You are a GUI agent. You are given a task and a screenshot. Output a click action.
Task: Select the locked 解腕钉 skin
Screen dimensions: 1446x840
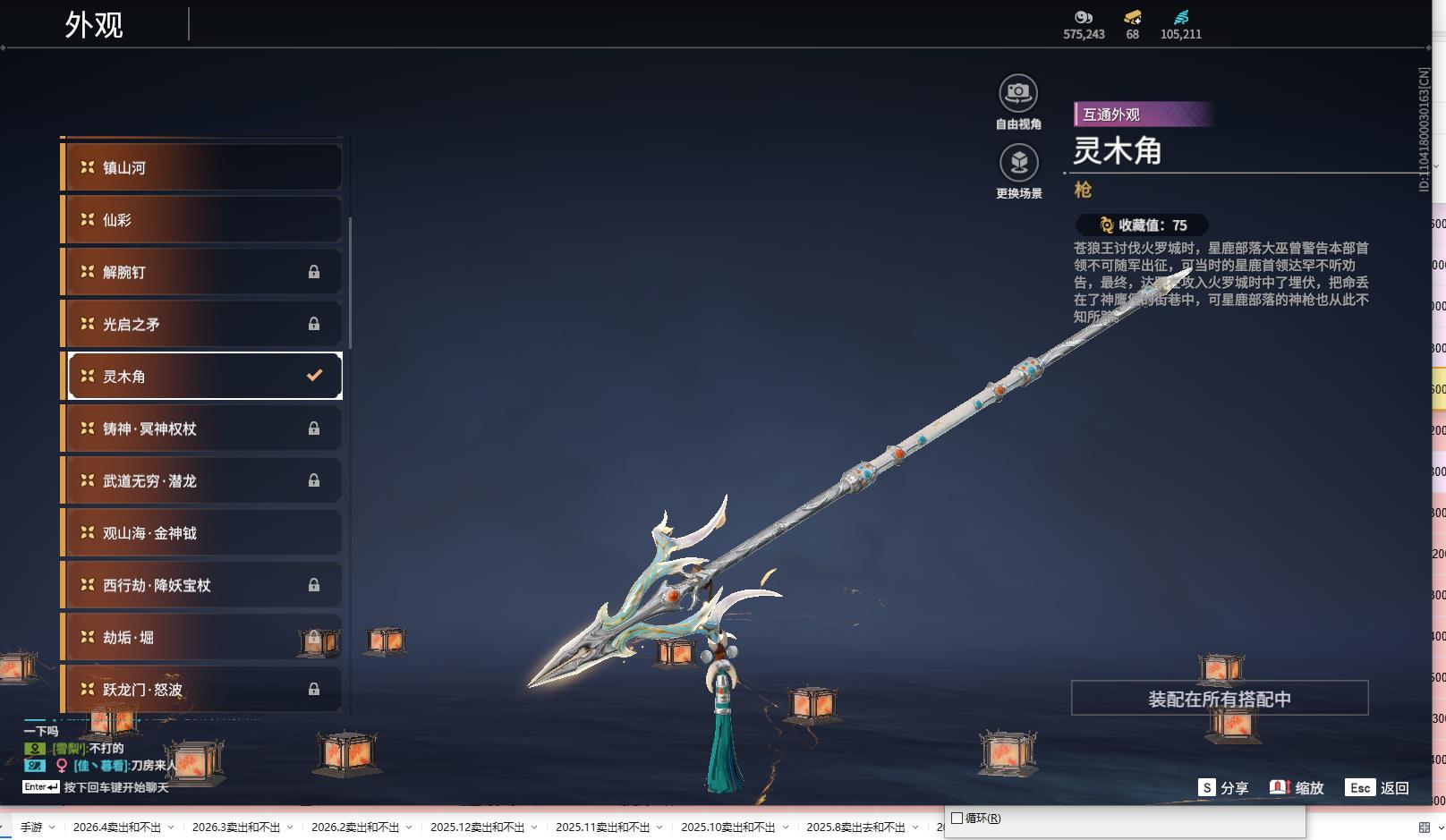pos(202,272)
